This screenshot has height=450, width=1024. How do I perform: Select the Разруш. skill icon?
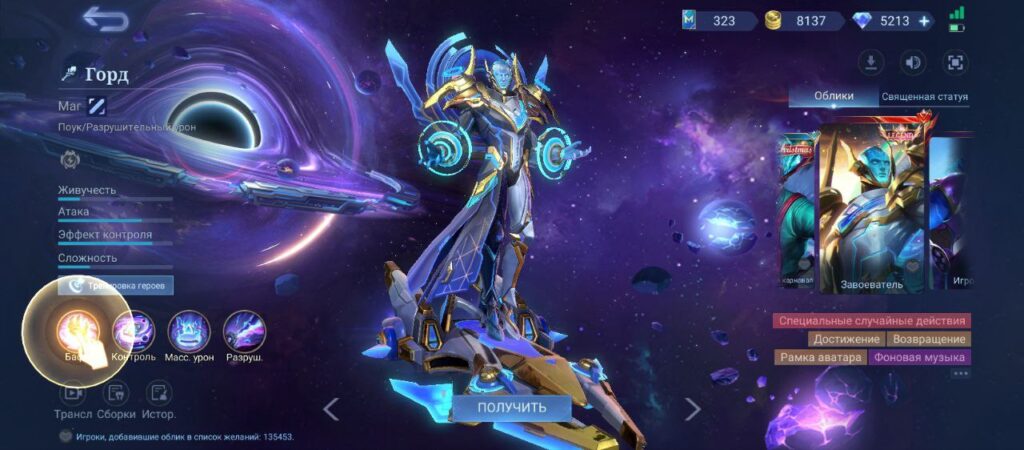coord(244,333)
